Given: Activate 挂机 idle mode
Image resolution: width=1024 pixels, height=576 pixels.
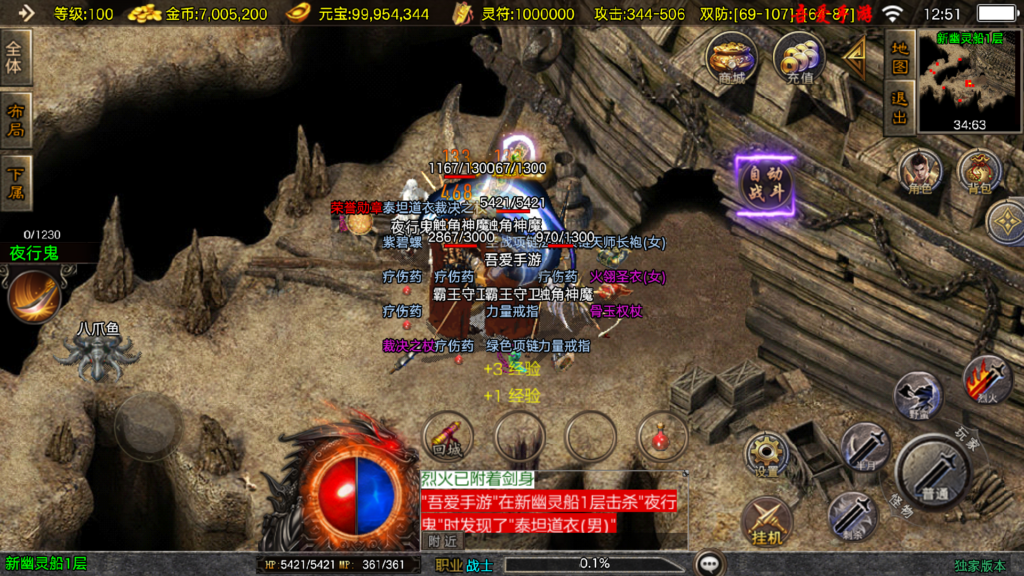Looking at the screenshot, I should tap(766, 520).
